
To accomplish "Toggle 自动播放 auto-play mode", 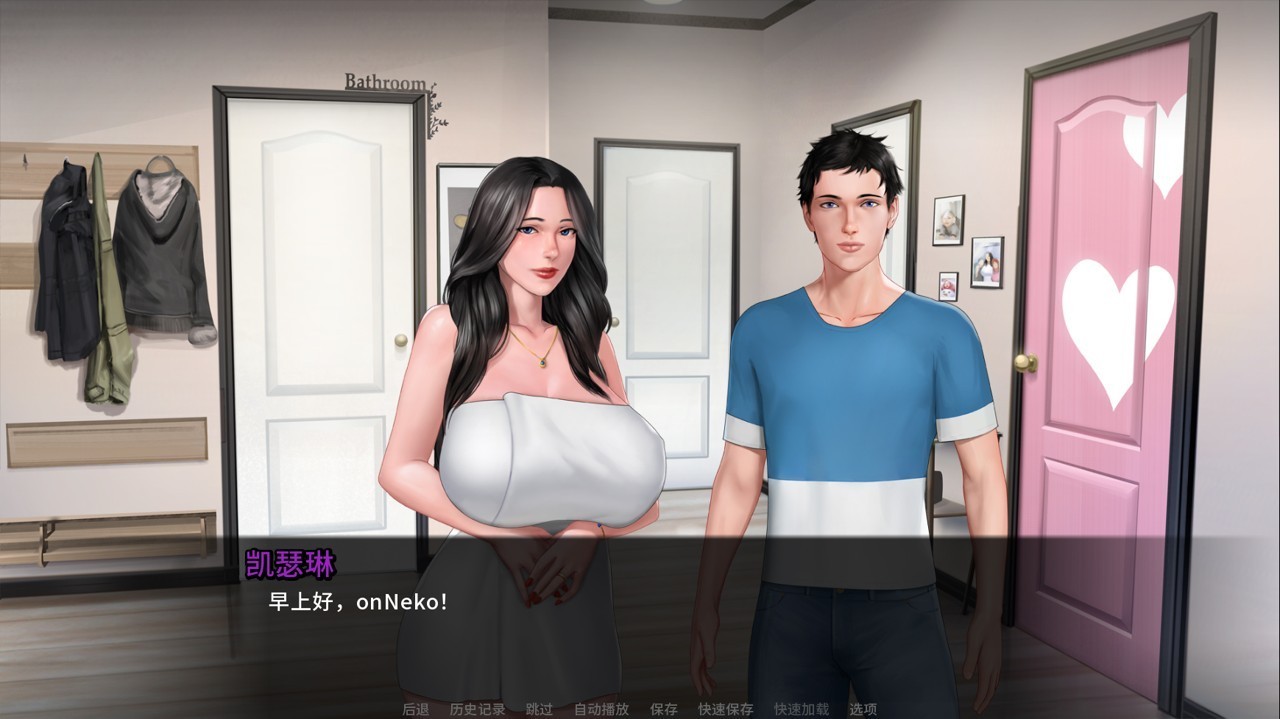I will tap(601, 709).
